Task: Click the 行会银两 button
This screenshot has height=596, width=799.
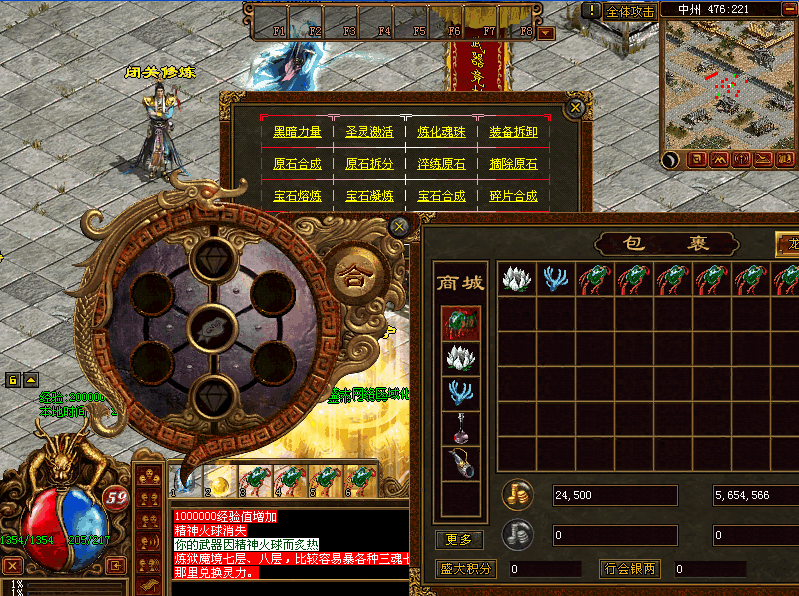Action: pyautogui.click(x=631, y=569)
